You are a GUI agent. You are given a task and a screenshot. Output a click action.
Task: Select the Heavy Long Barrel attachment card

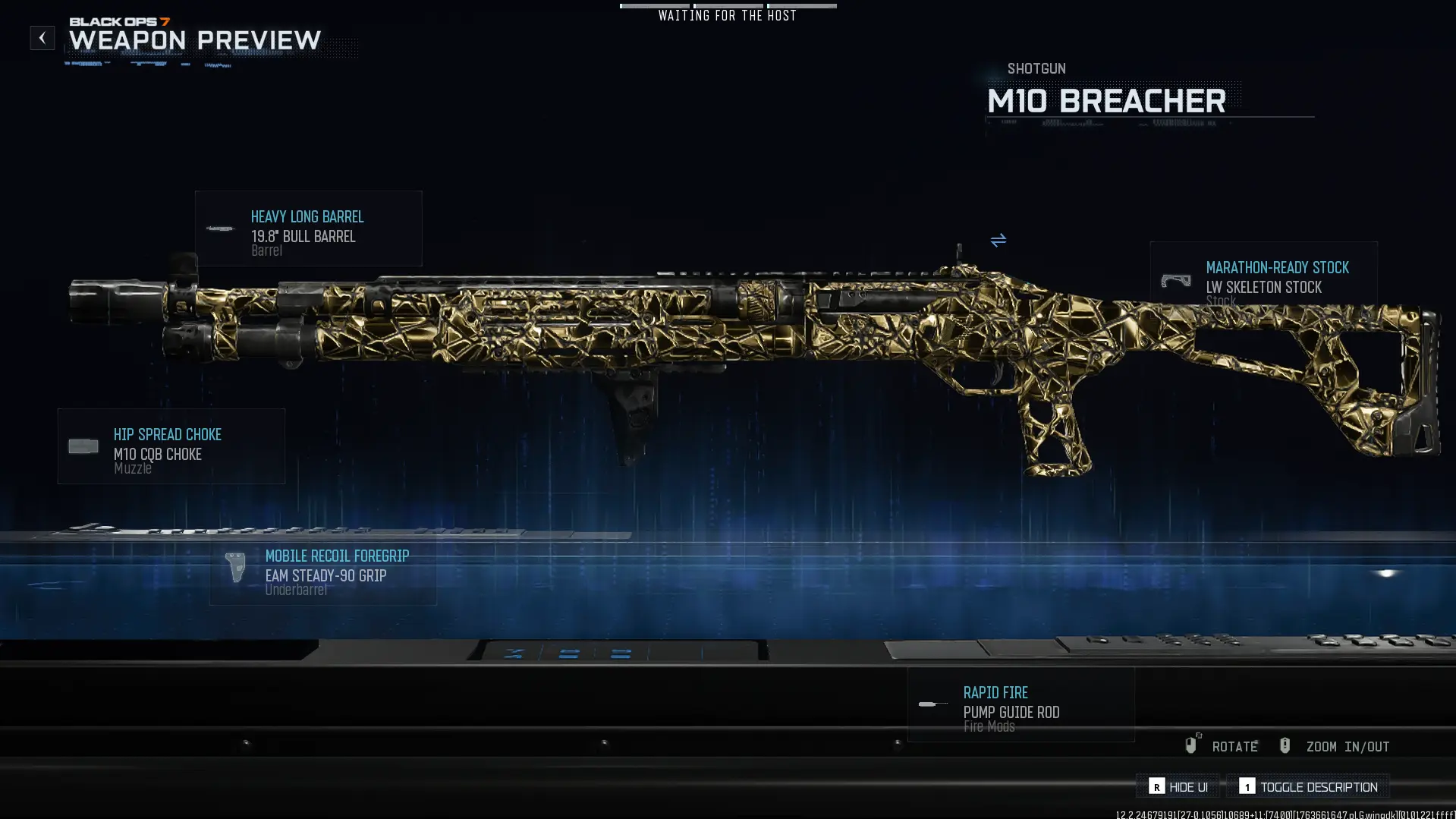(308, 228)
